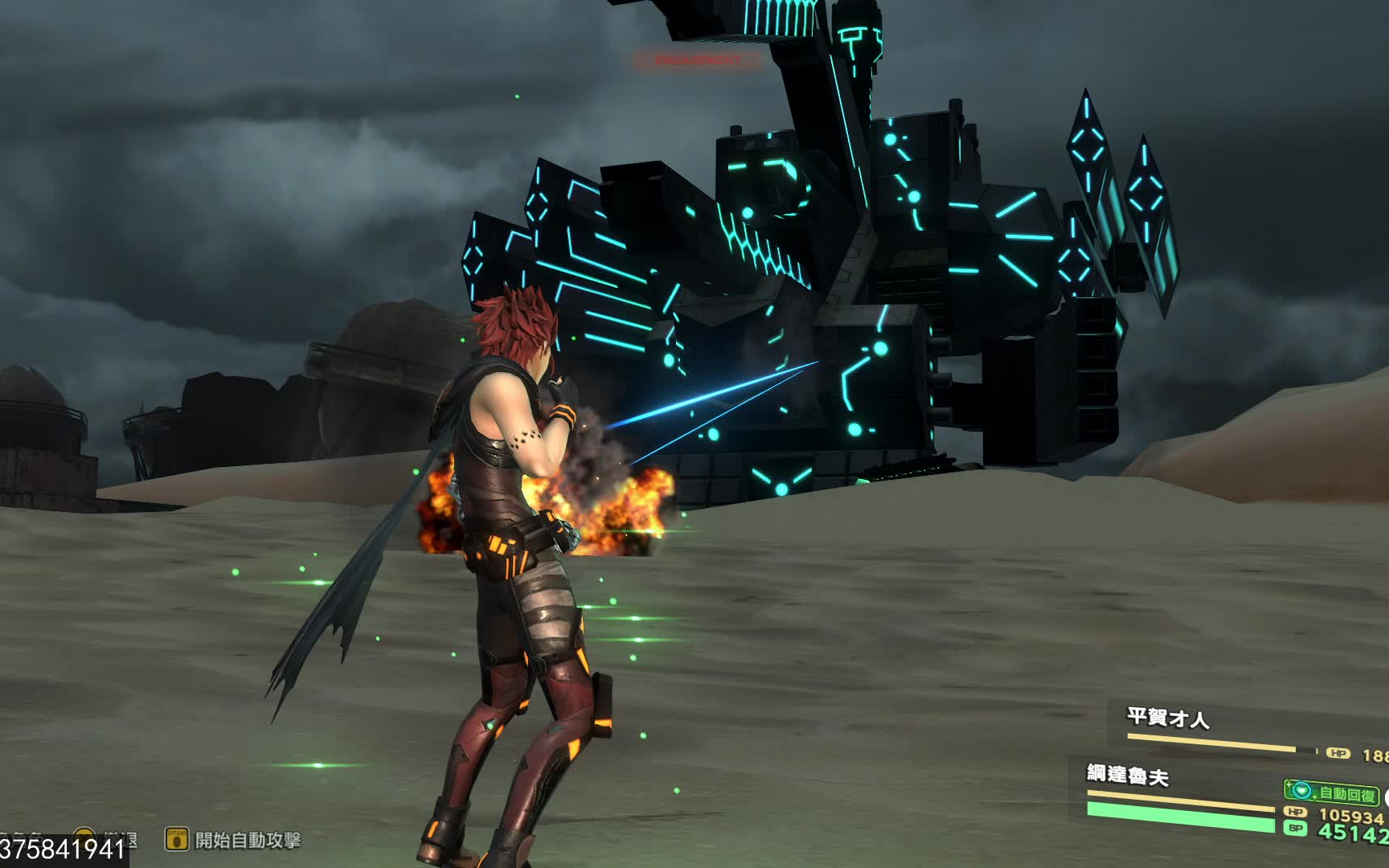Select party member 平賀才人 name plate

coord(1168,718)
